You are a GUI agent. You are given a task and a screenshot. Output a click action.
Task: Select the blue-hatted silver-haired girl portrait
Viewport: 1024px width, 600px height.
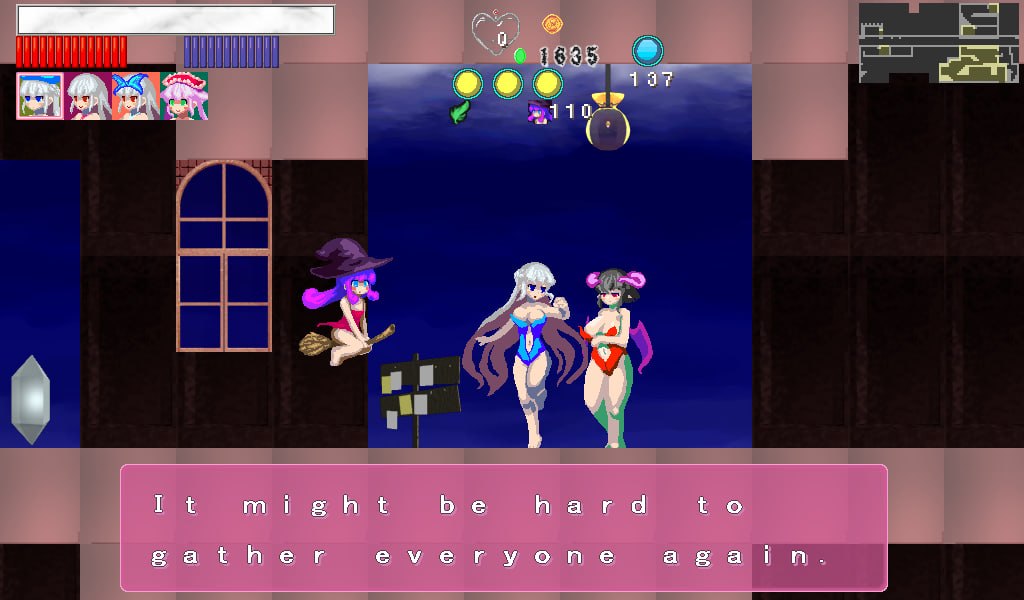pos(40,96)
